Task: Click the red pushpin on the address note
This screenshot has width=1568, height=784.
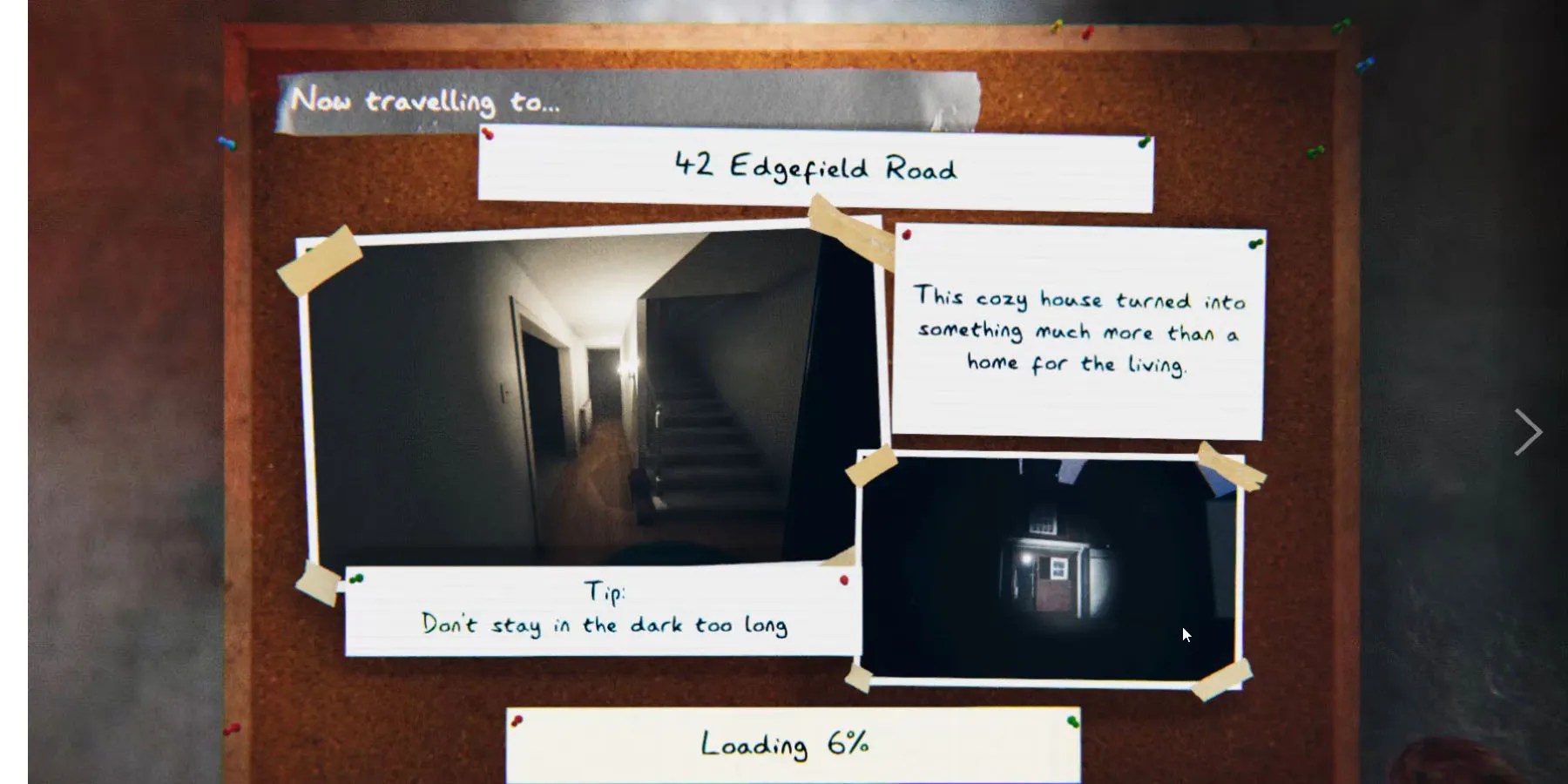Action: point(486,132)
